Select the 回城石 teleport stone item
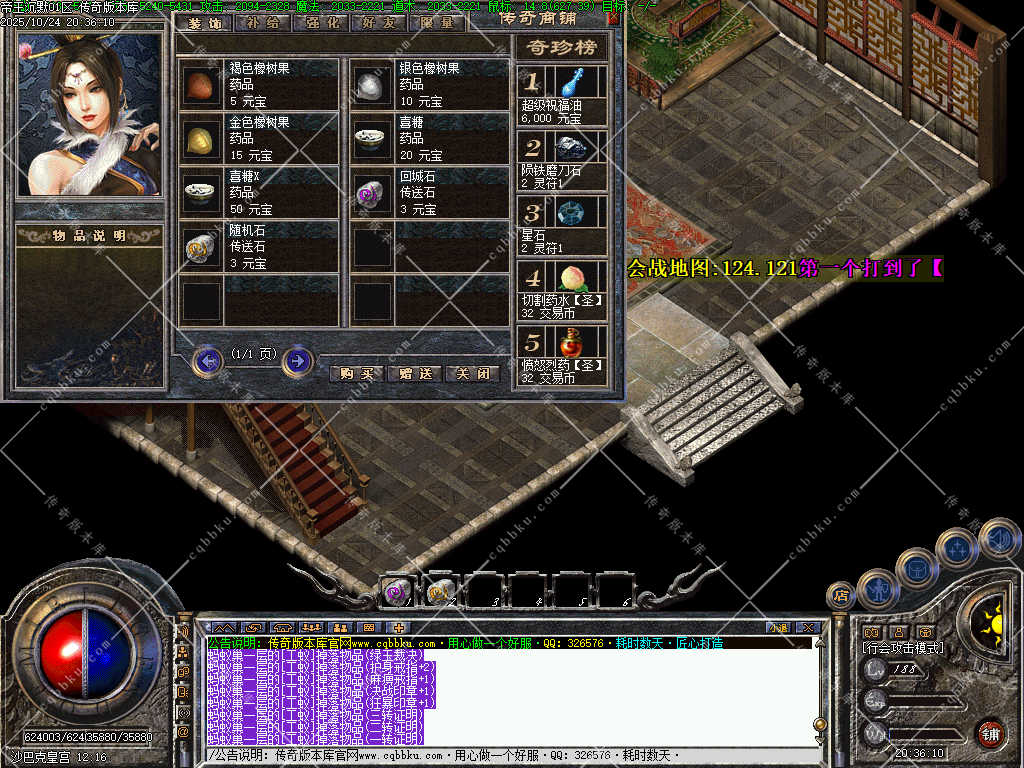 coord(428,192)
